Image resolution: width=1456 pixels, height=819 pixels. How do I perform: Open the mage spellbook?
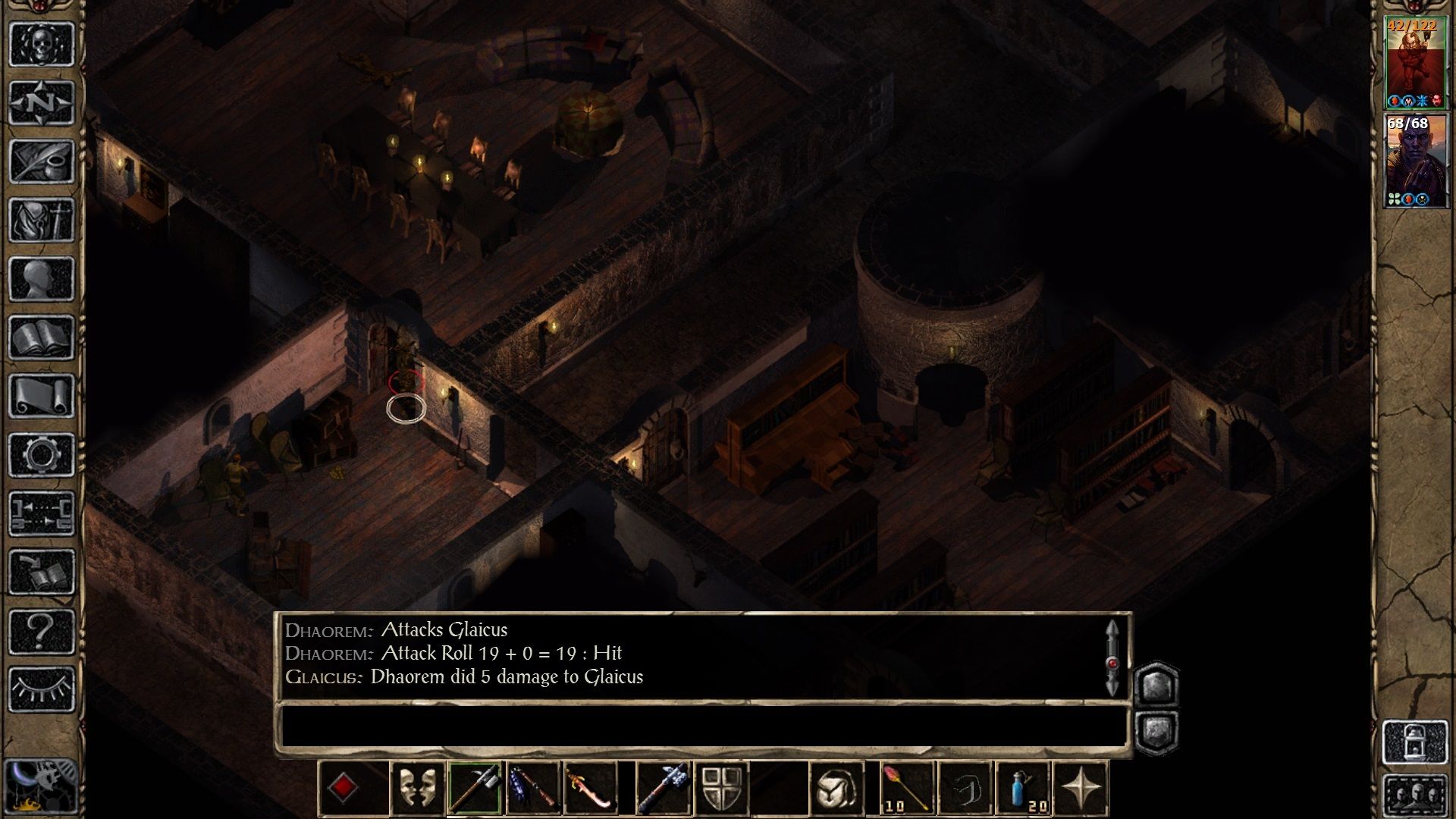pyautogui.click(x=42, y=337)
